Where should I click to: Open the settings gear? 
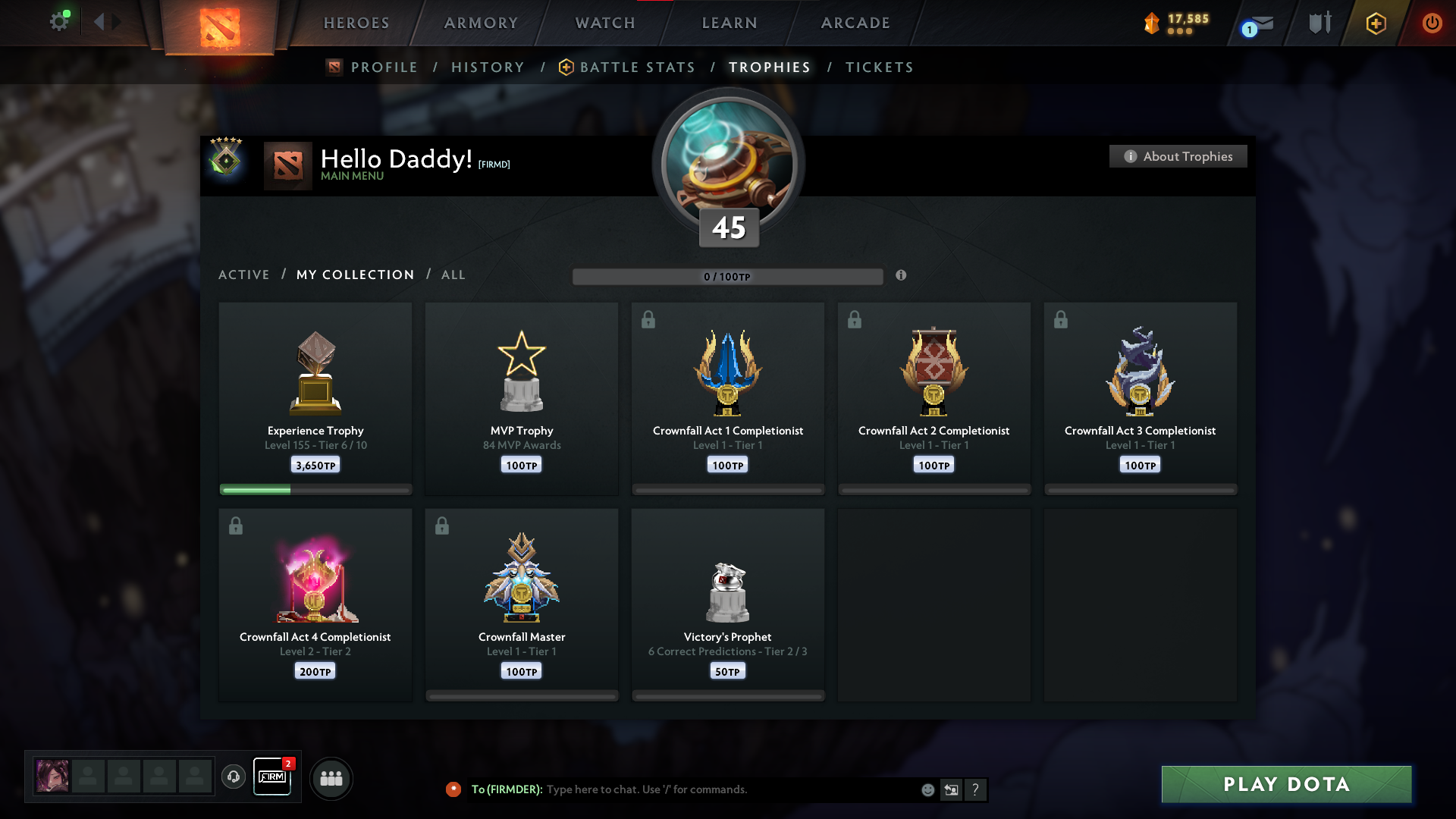tap(60, 21)
